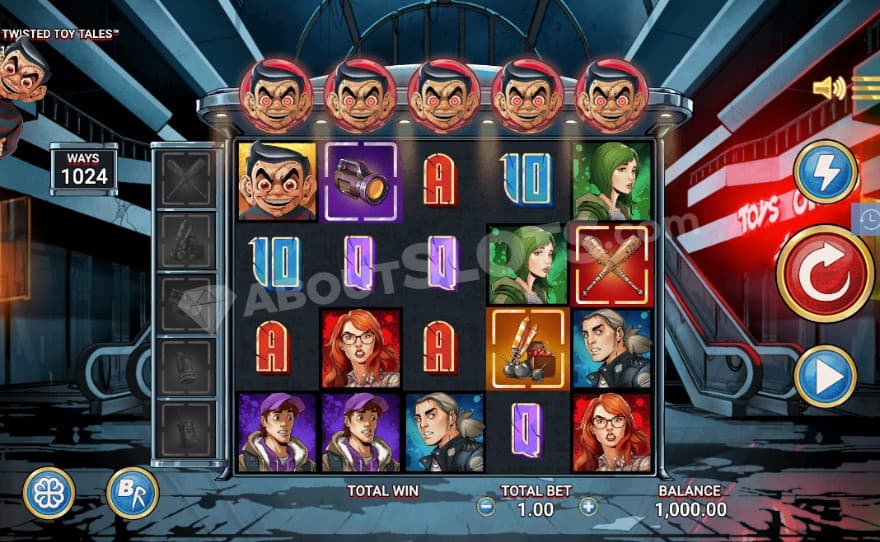Toggle the sound speaker icon
Viewport: 880px width, 542px height.
[829, 88]
